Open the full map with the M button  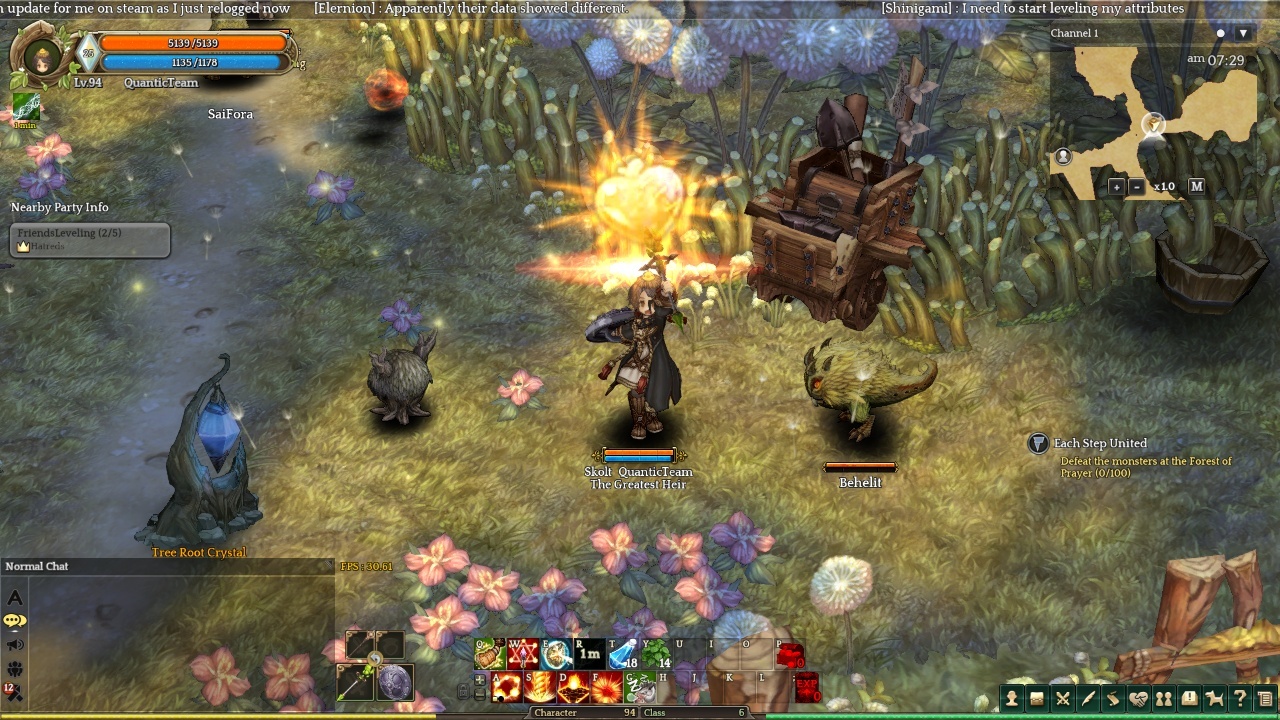tap(1196, 186)
